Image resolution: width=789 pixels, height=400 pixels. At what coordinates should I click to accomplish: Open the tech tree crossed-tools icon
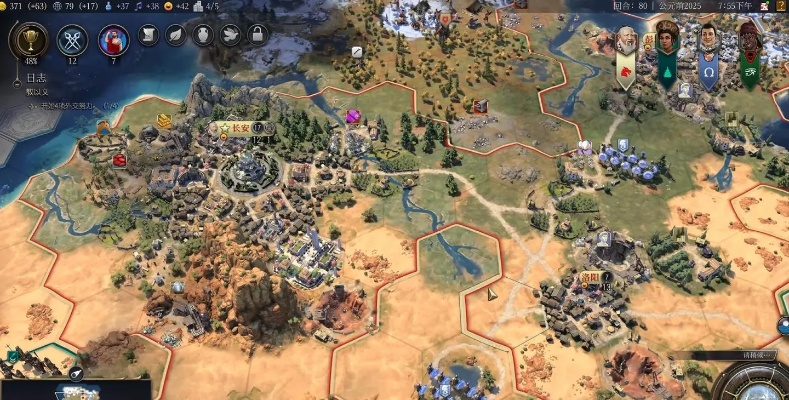(71, 40)
